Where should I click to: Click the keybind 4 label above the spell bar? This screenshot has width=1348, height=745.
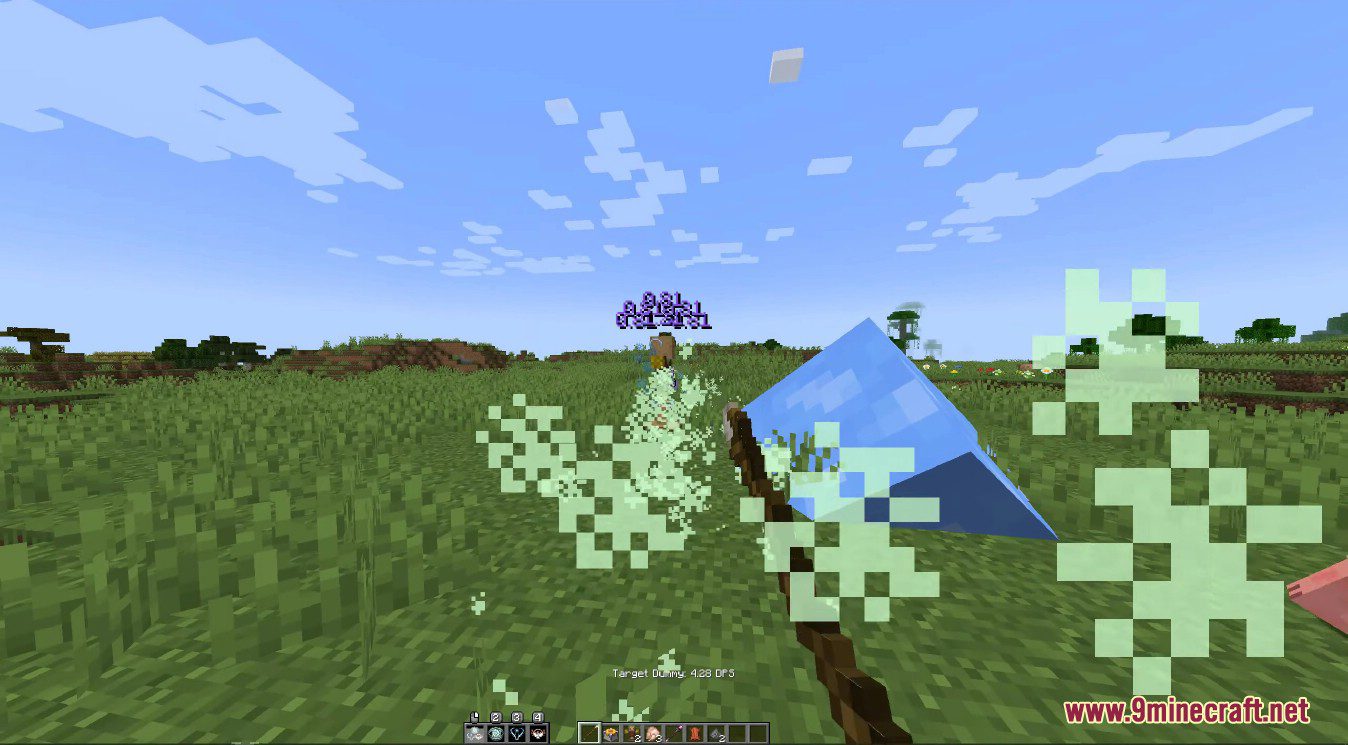[x=538, y=717]
